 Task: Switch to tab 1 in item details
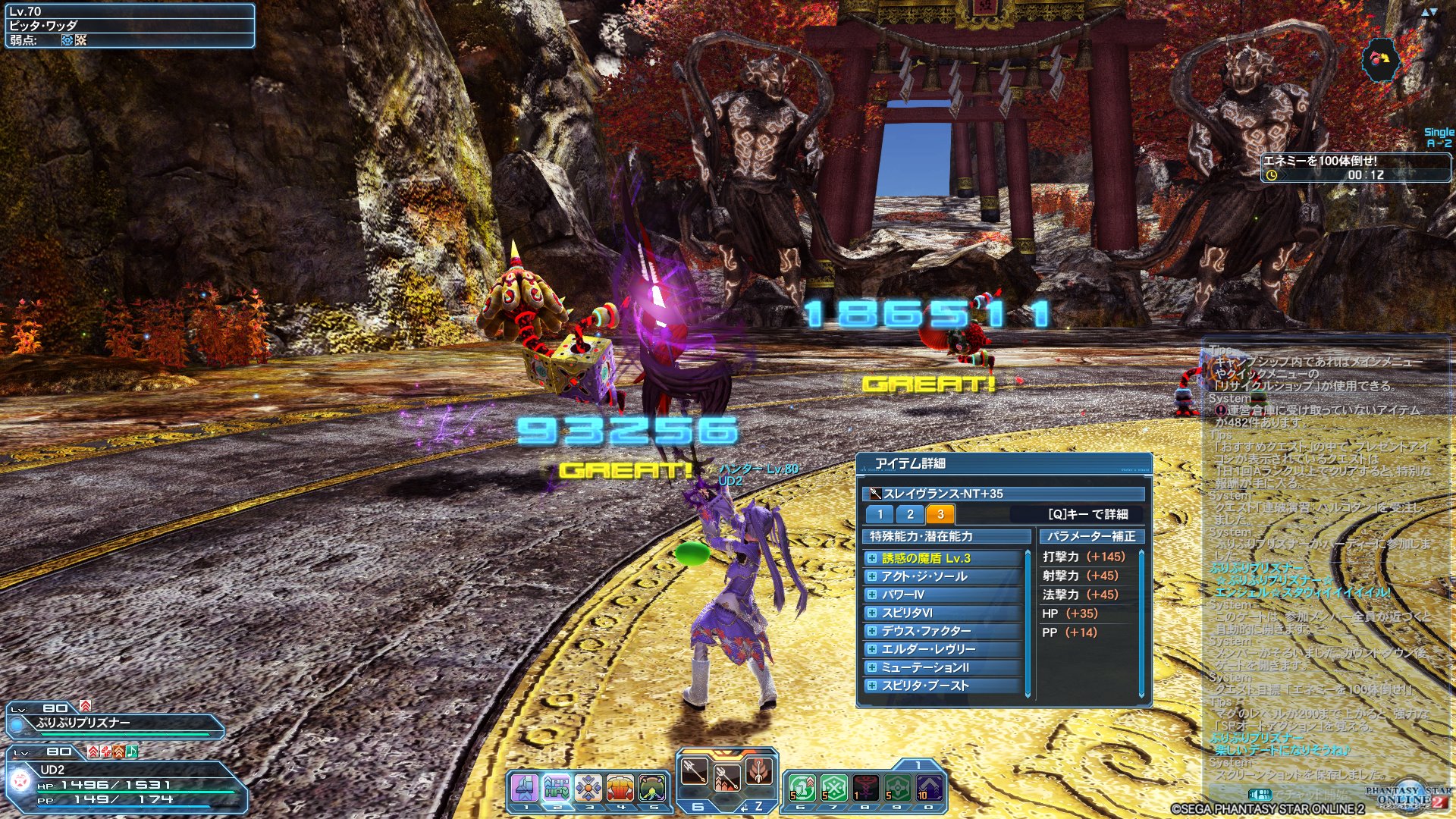click(x=880, y=514)
